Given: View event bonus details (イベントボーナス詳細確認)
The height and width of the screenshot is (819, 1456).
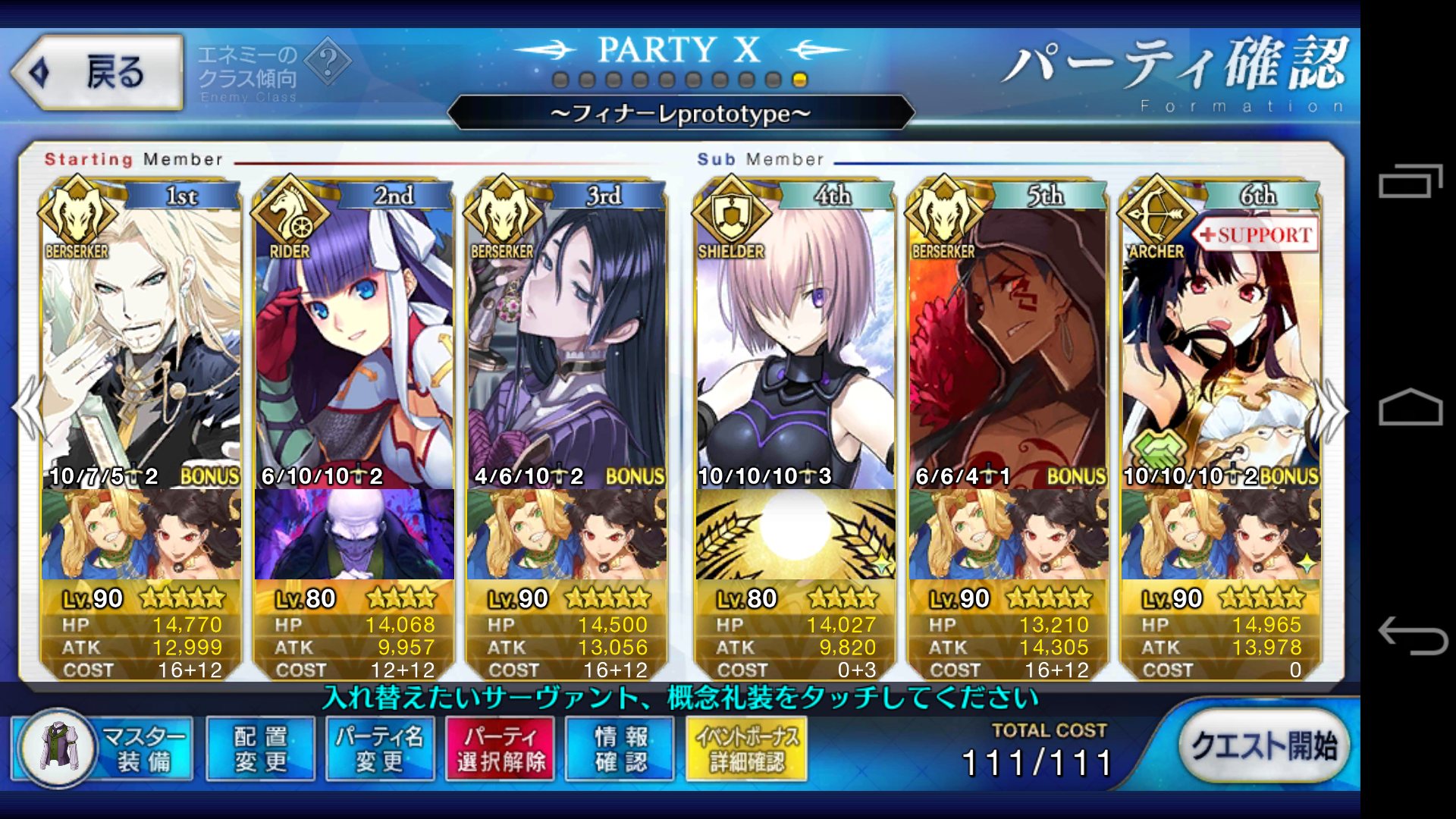Looking at the screenshot, I should click(746, 748).
